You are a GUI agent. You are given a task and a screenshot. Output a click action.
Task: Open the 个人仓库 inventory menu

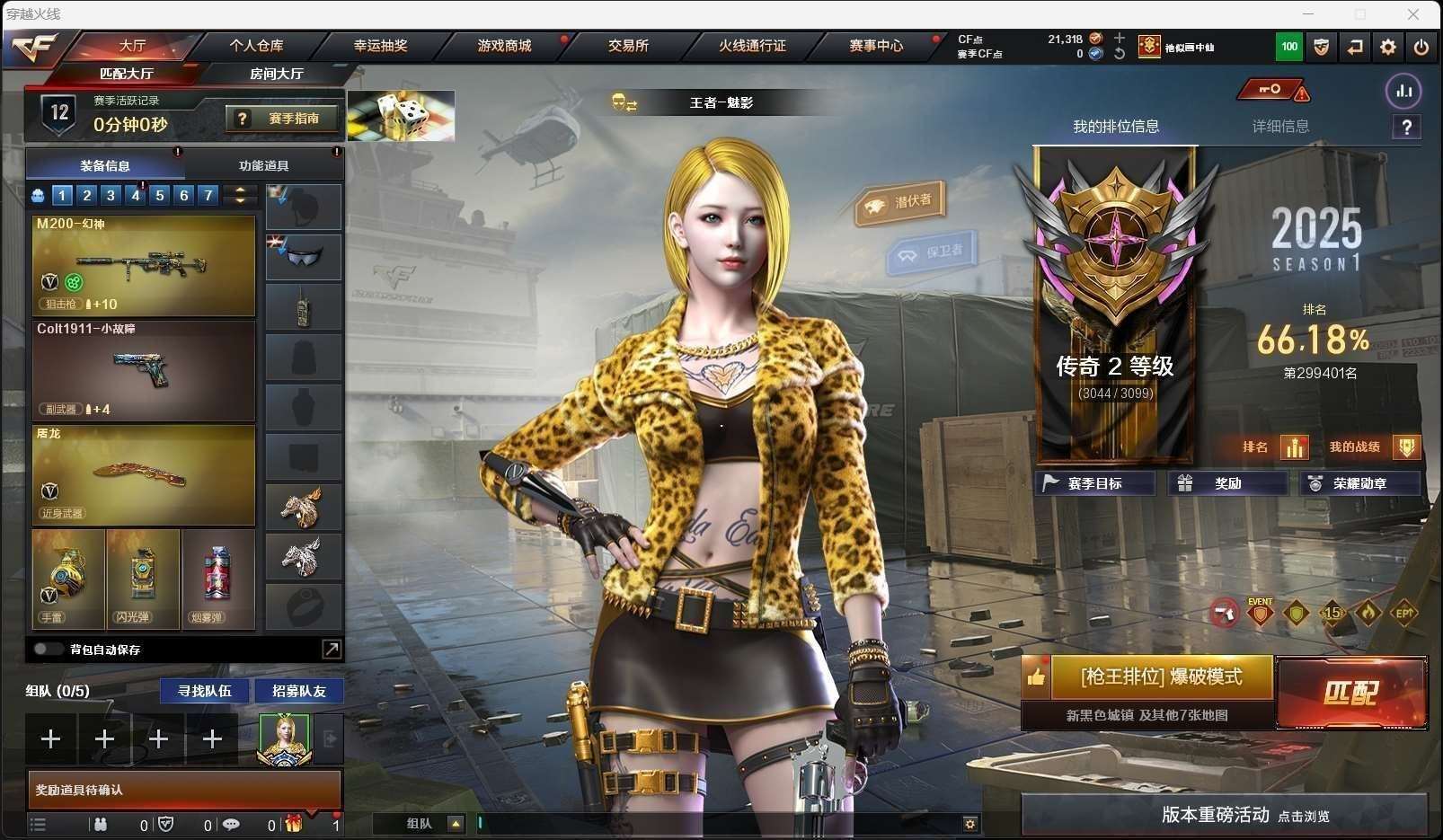[256, 45]
